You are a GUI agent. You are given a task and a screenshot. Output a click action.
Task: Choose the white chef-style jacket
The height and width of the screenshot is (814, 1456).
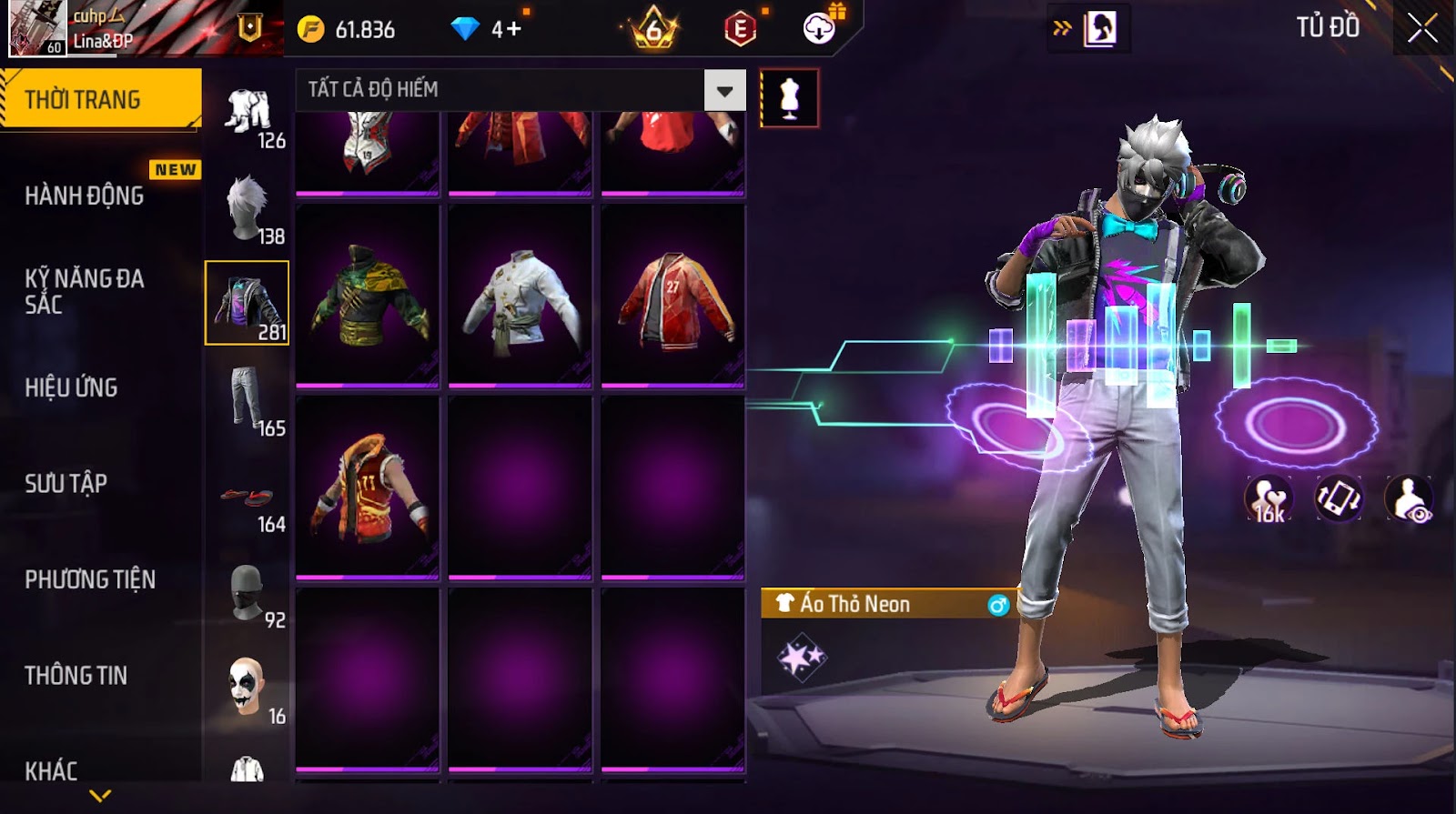pos(521,296)
